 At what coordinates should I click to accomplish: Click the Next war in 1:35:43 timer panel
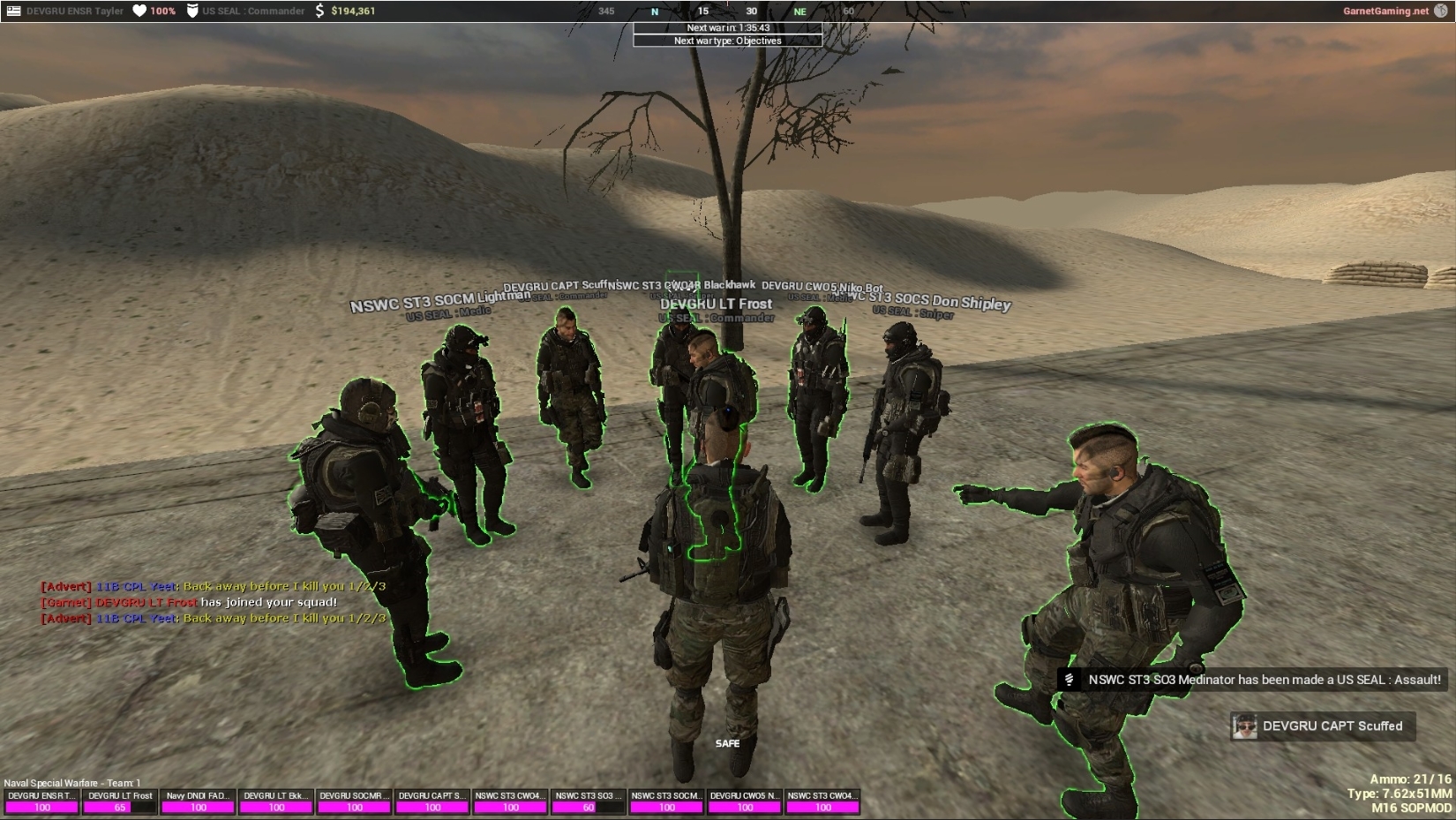[727, 29]
